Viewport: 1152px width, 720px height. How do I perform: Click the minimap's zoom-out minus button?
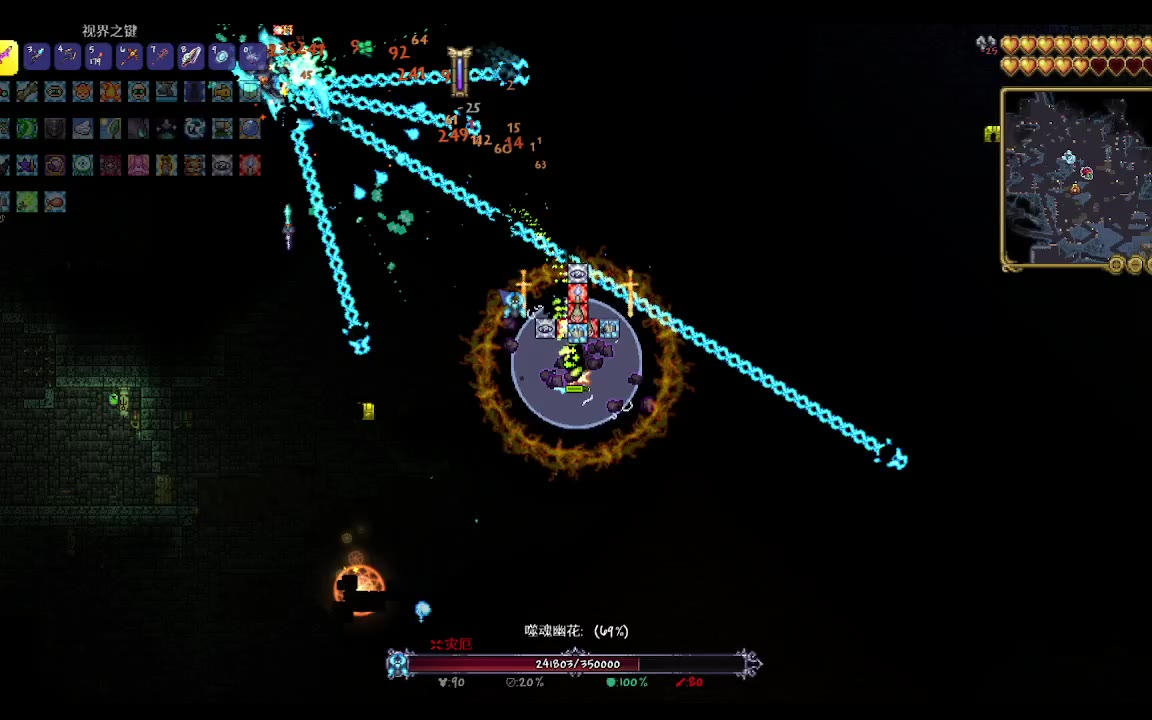point(1134,265)
